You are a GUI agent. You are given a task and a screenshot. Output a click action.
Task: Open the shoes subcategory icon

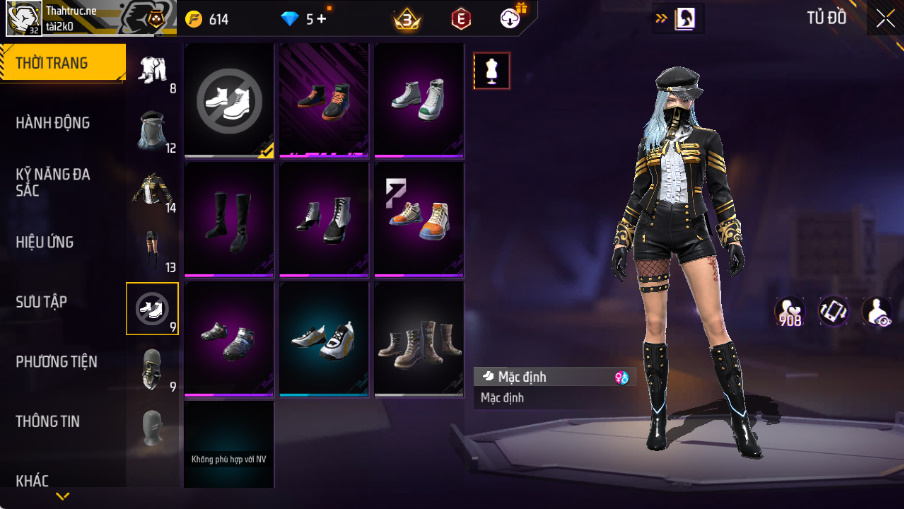tap(152, 308)
